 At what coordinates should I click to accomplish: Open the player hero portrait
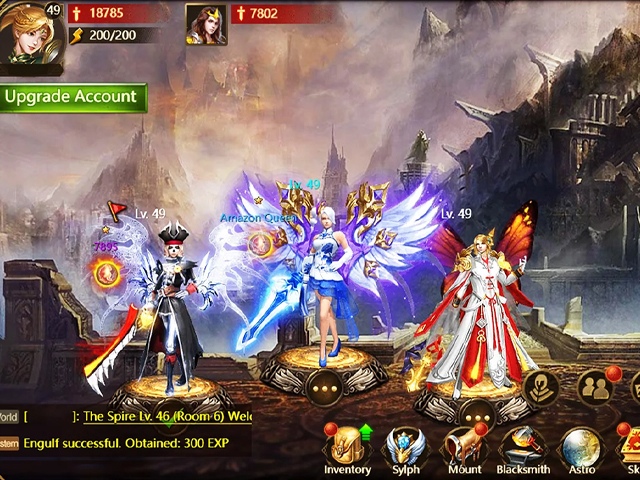point(29,36)
